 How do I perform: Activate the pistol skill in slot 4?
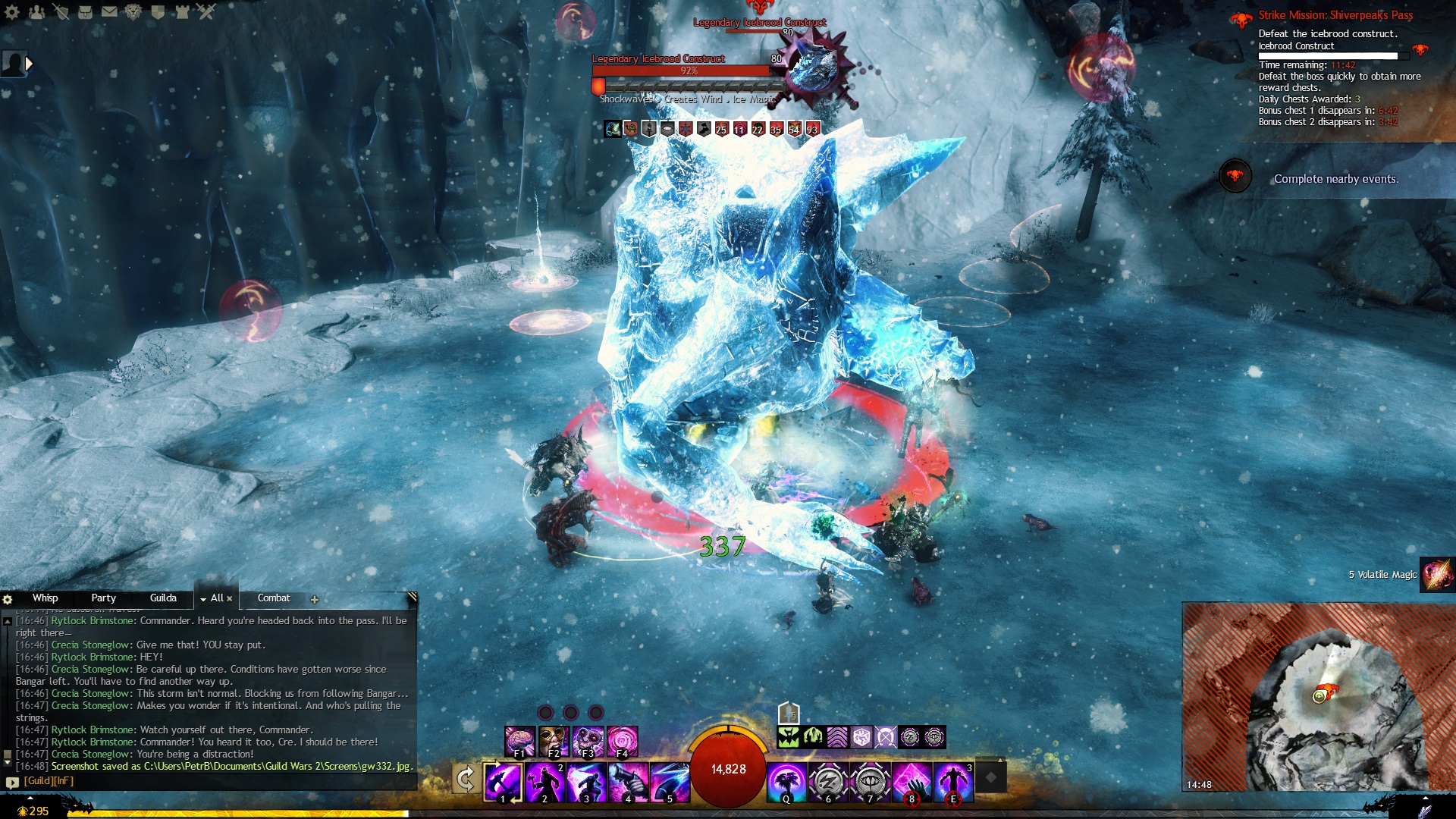pyautogui.click(x=629, y=782)
